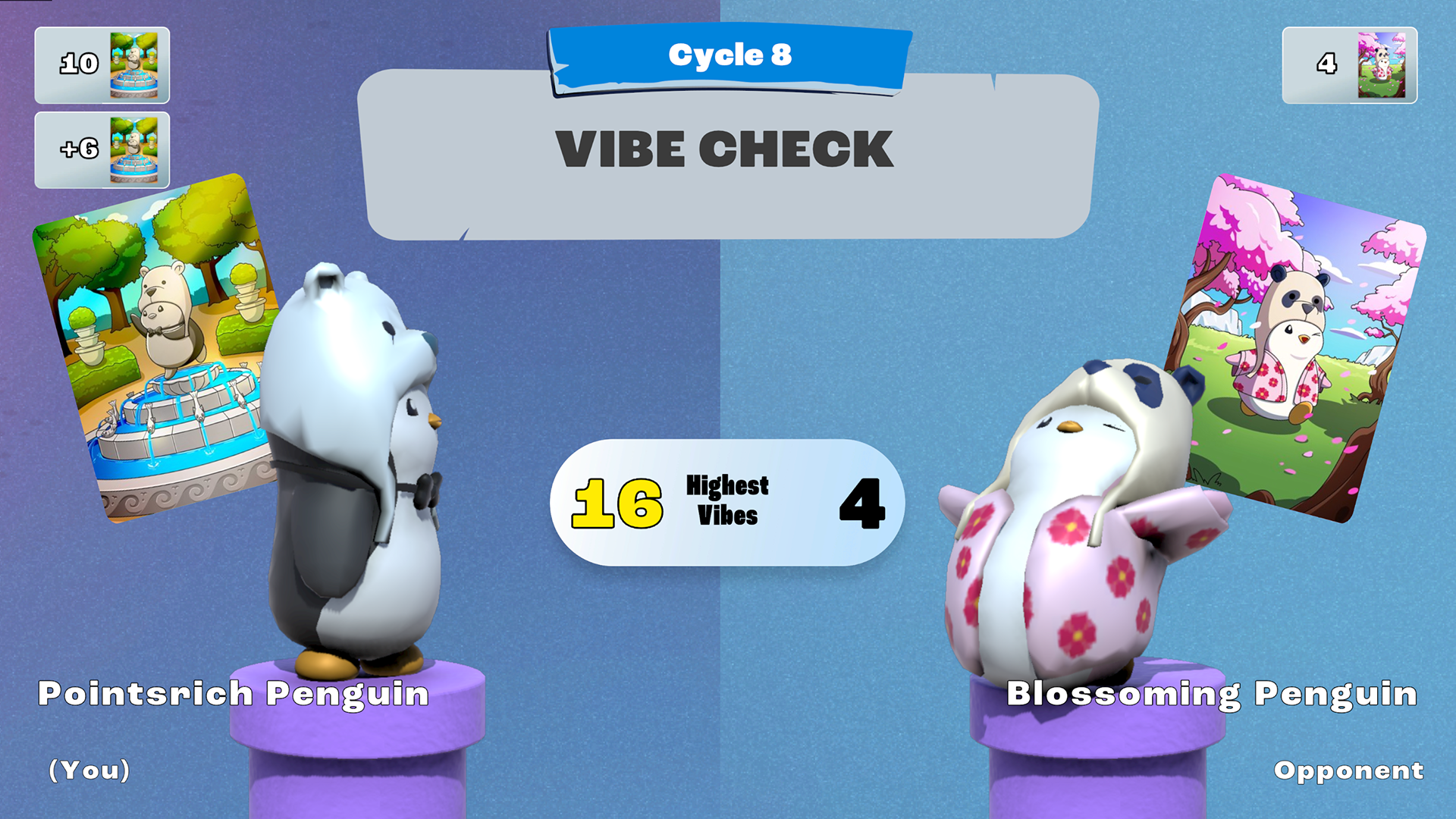Click the Highest Vibes score pill
The image size is (1456, 819).
[726, 503]
